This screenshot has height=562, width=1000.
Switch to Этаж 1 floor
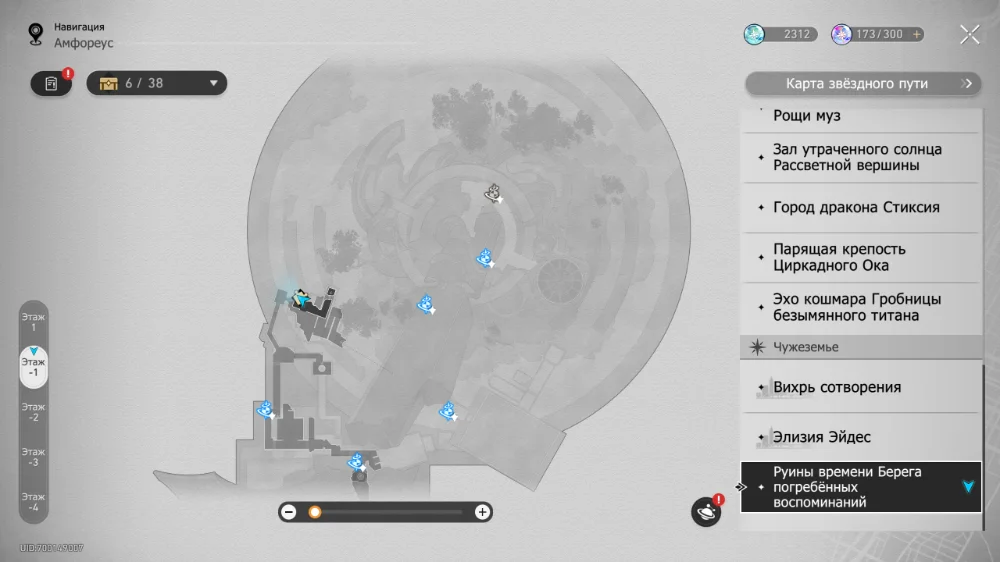tap(33, 322)
